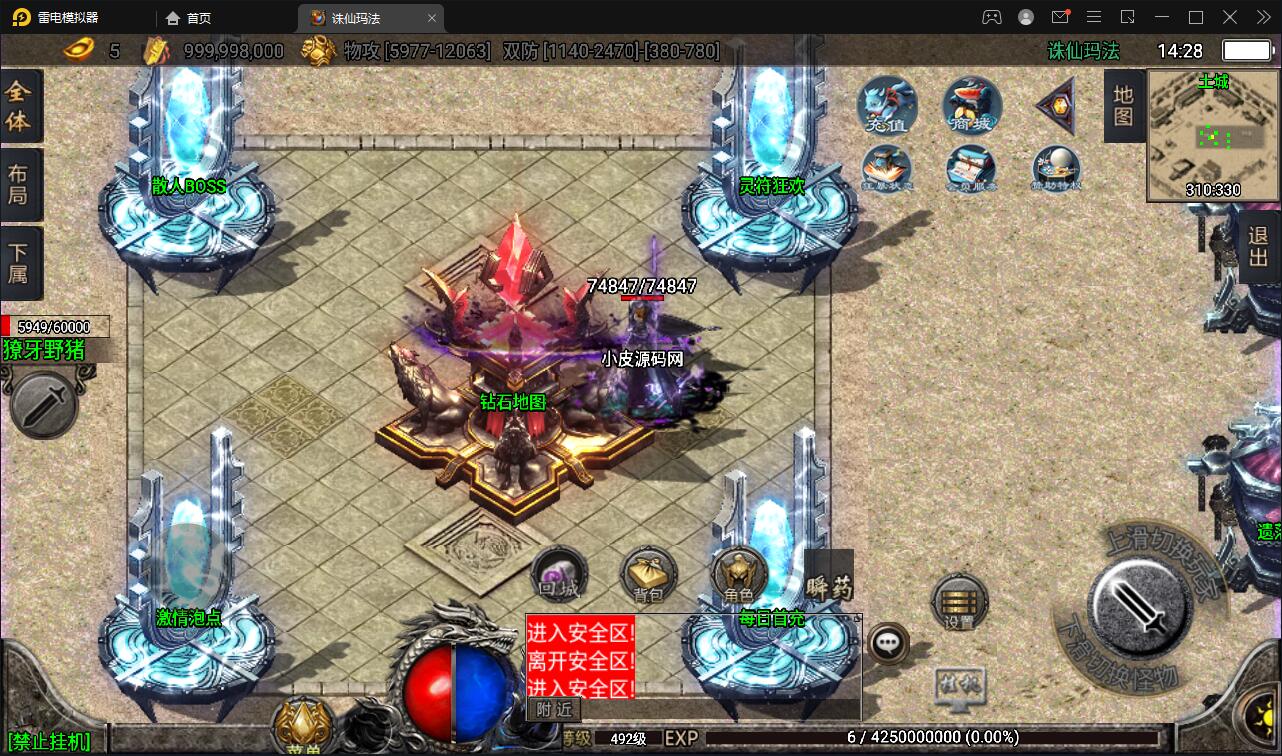Click the 土城 minimap
Viewport: 1282px width, 756px height.
click(x=1213, y=135)
